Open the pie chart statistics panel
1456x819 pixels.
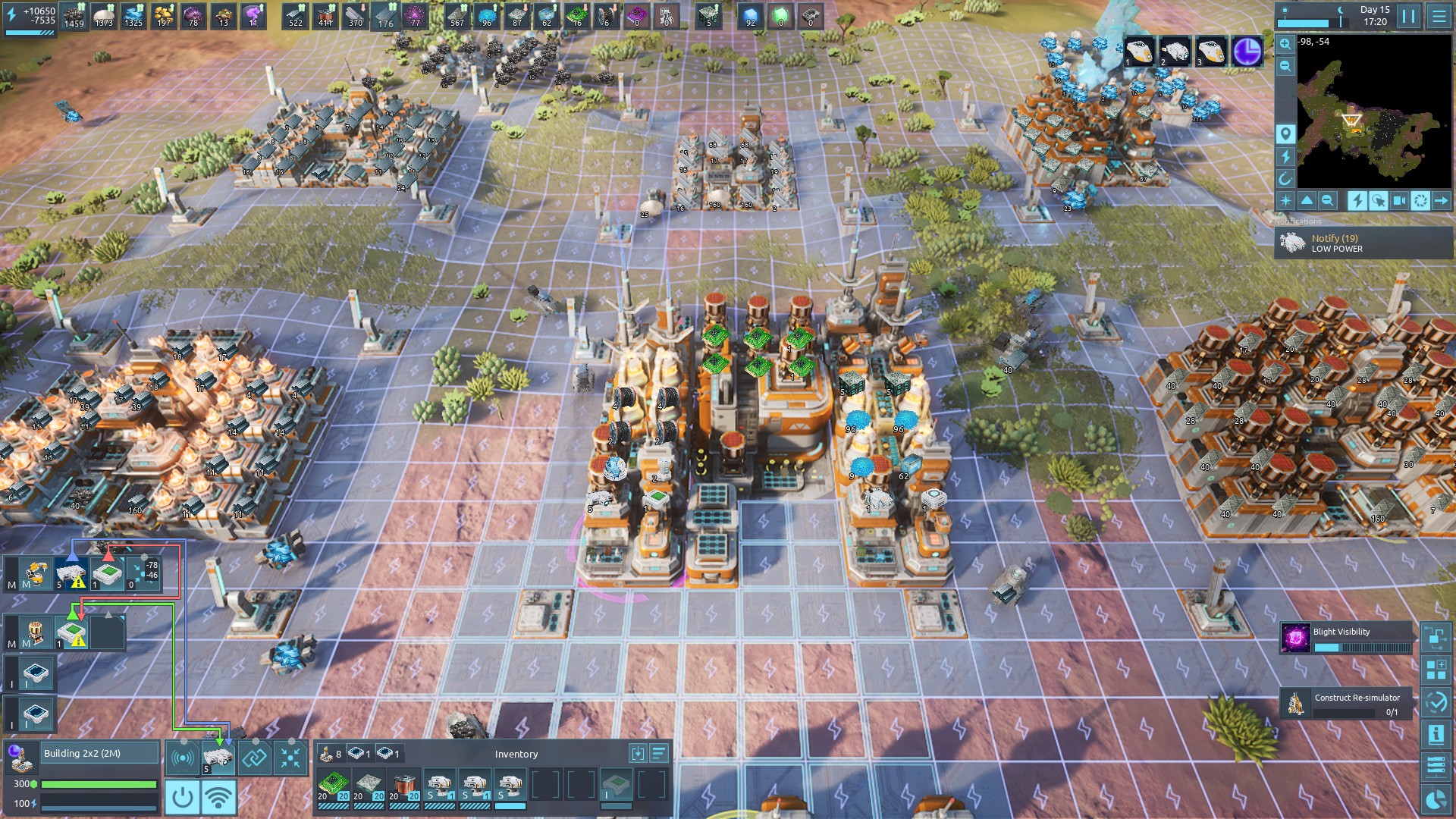1436,799
